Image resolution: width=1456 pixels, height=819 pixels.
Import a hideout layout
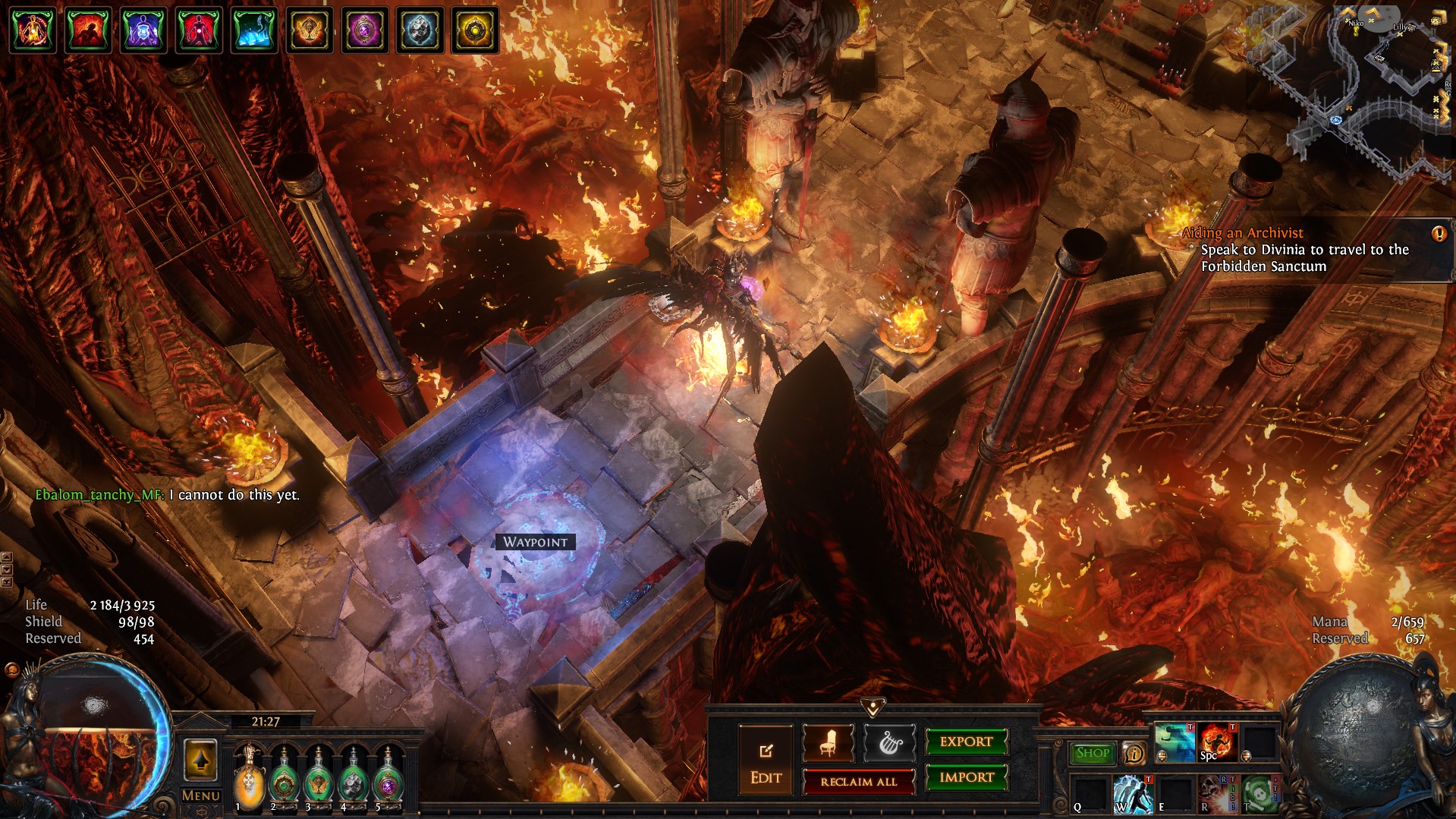pos(966,777)
